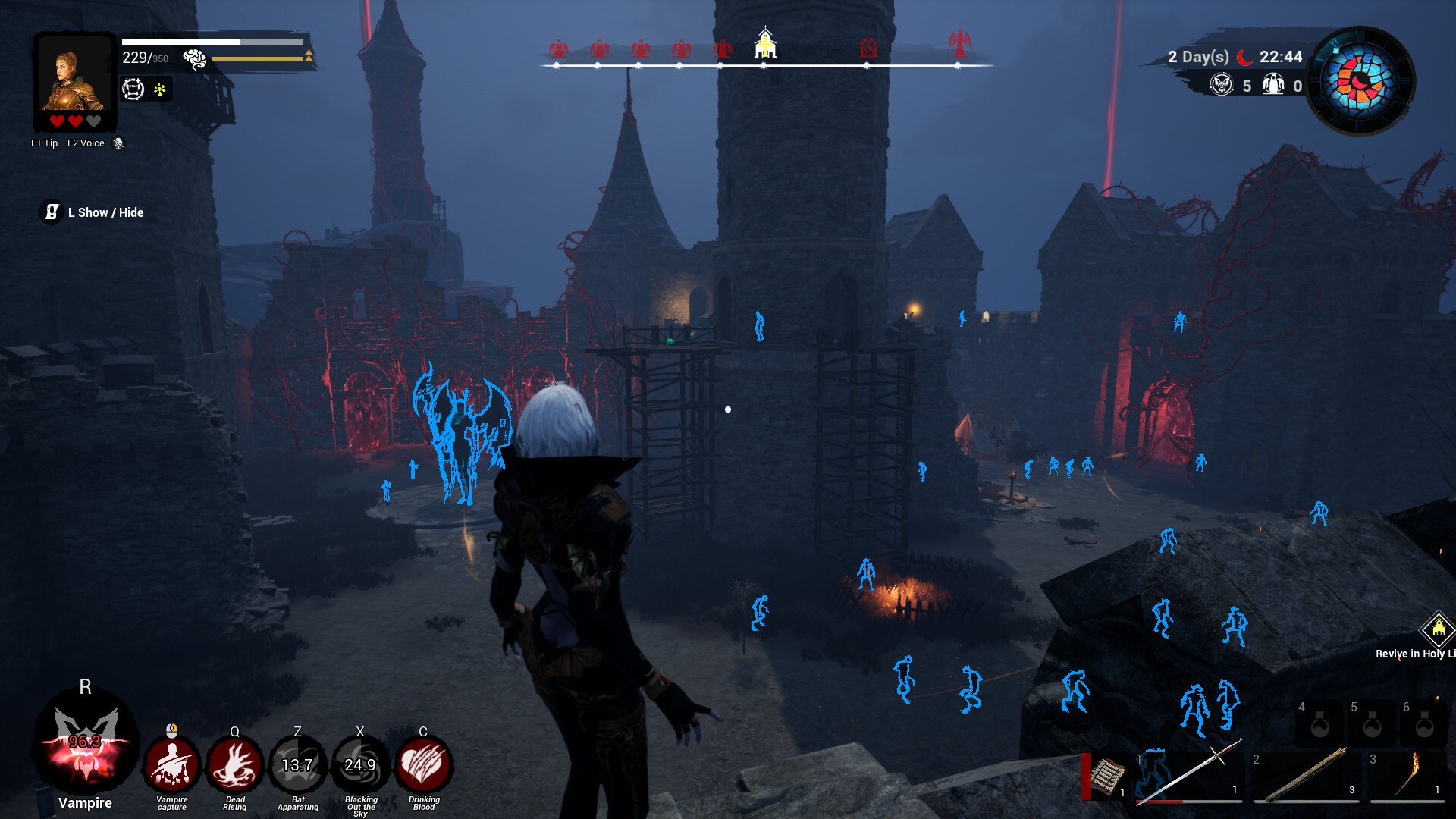Toggle the scroll Show / Hide panel icon

point(51,212)
